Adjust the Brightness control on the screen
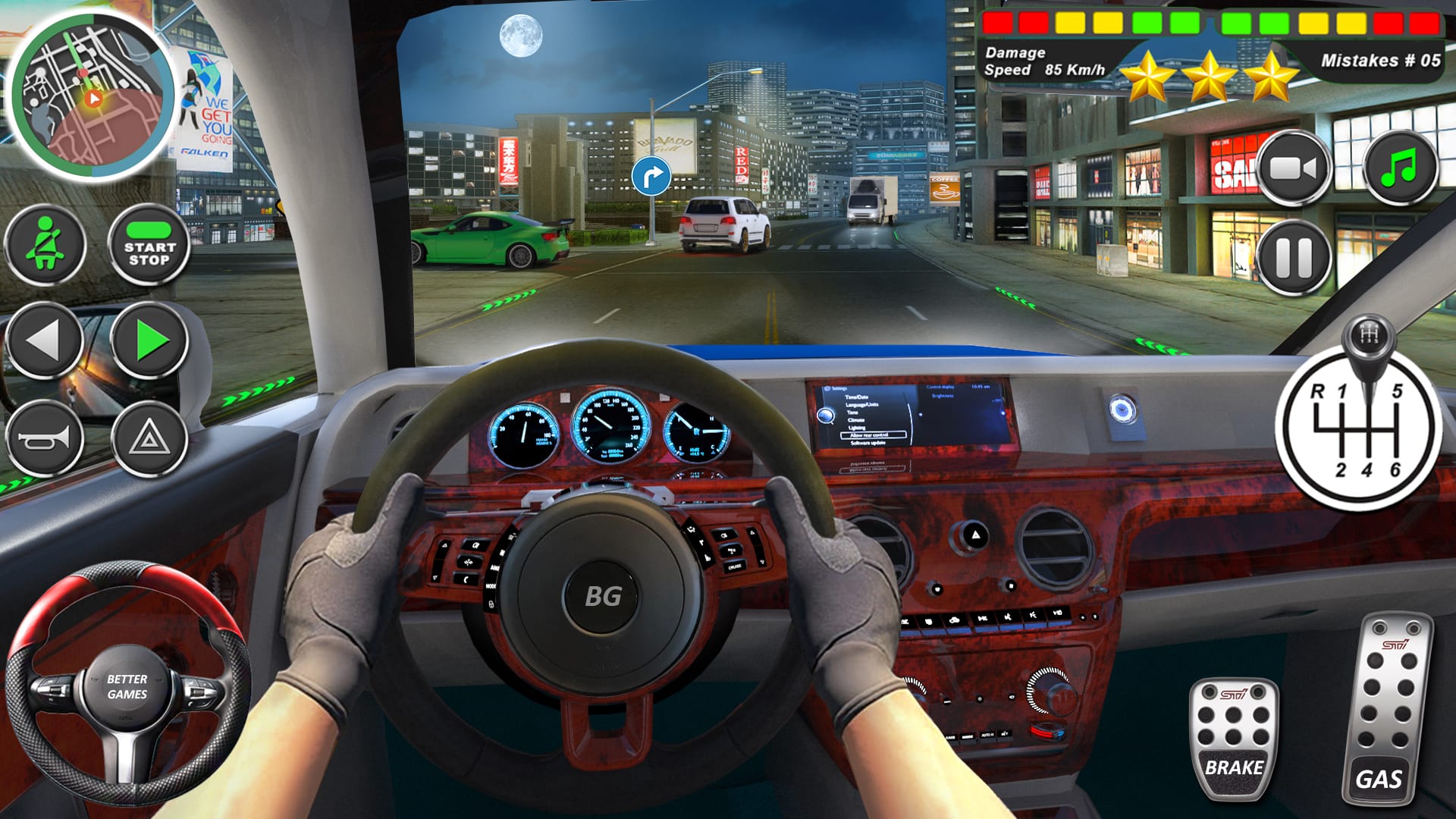This screenshot has height=819, width=1456. (x=943, y=397)
